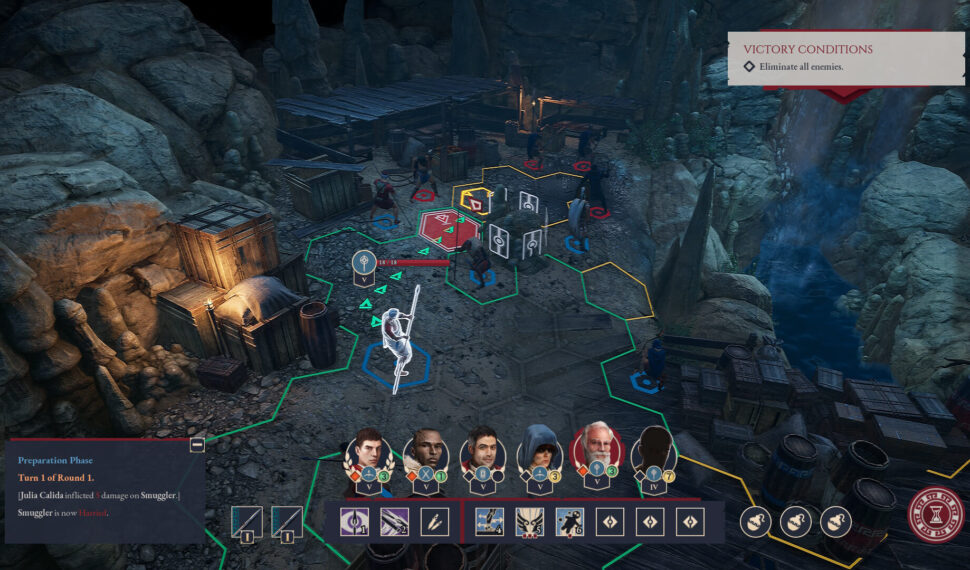
Task: Select the hooded woman's portrait
Action: pyautogui.click(x=541, y=451)
